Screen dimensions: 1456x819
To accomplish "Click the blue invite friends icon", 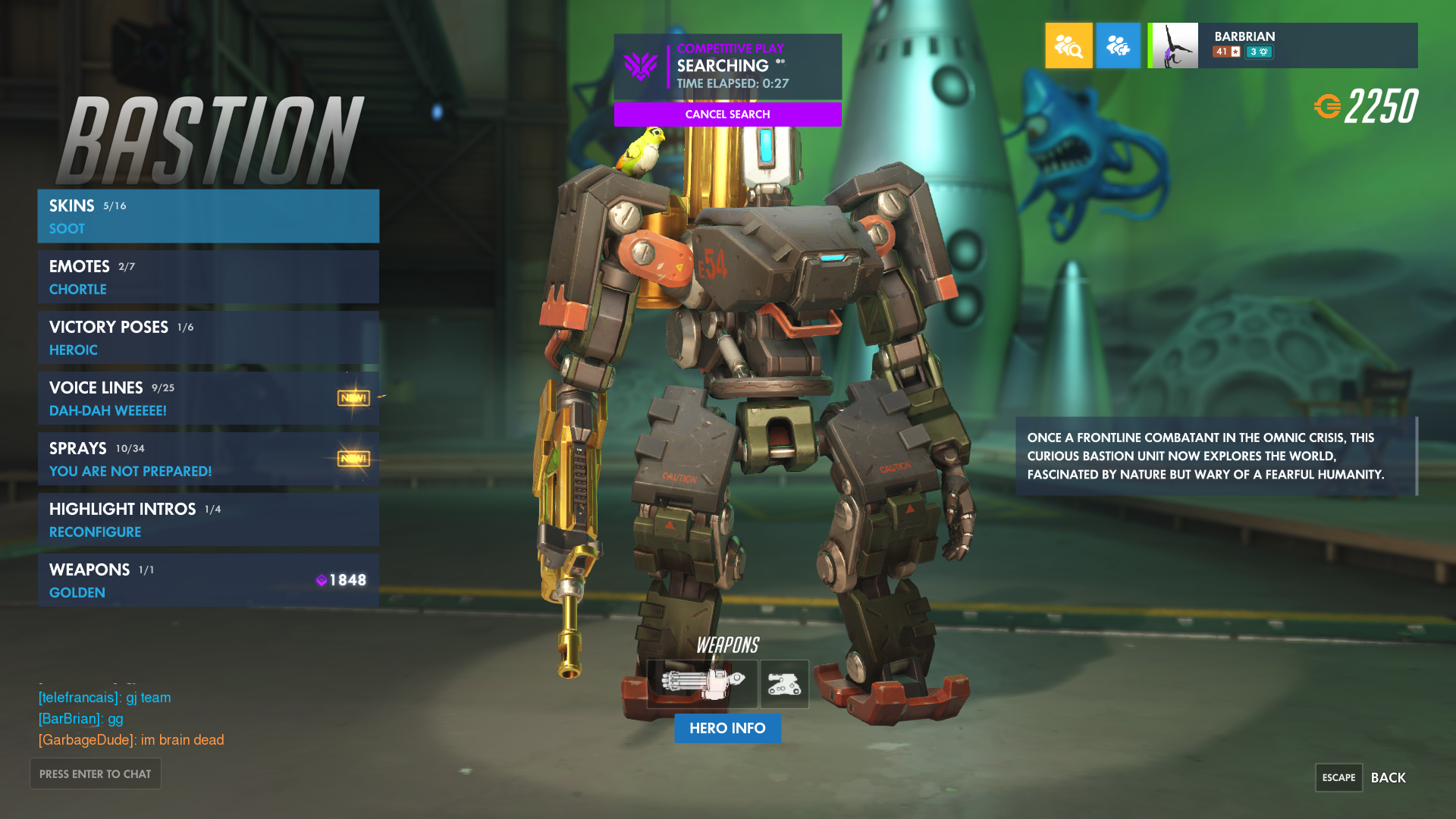I will point(1118,45).
